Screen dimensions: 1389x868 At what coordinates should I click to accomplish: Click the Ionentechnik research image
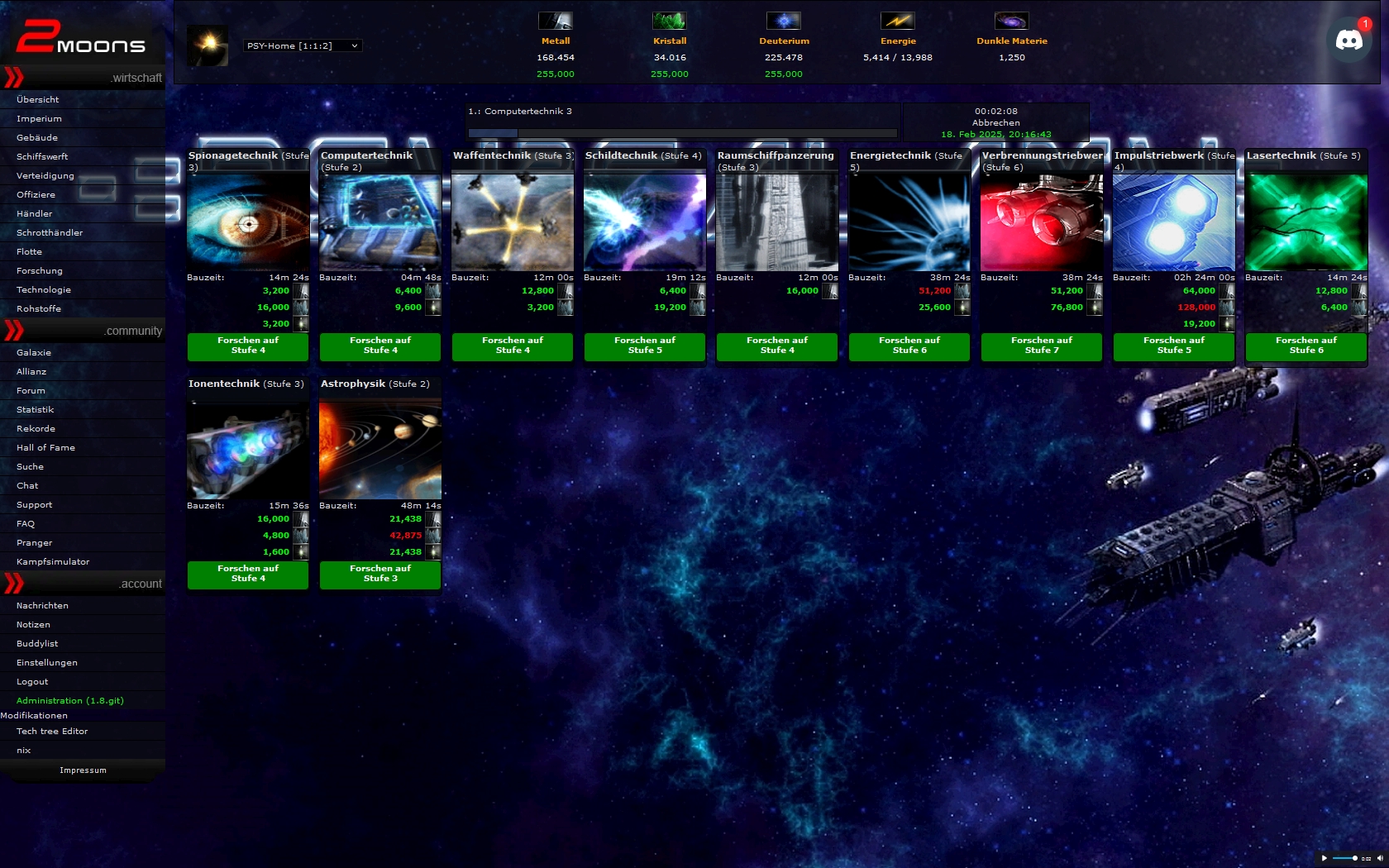tap(248, 449)
